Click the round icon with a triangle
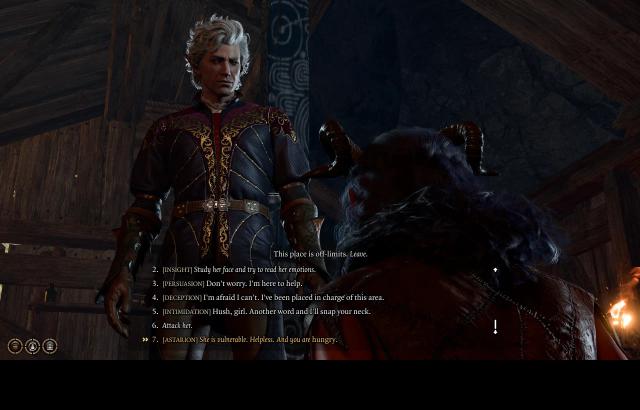The height and width of the screenshot is (410, 640). (32, 346)
